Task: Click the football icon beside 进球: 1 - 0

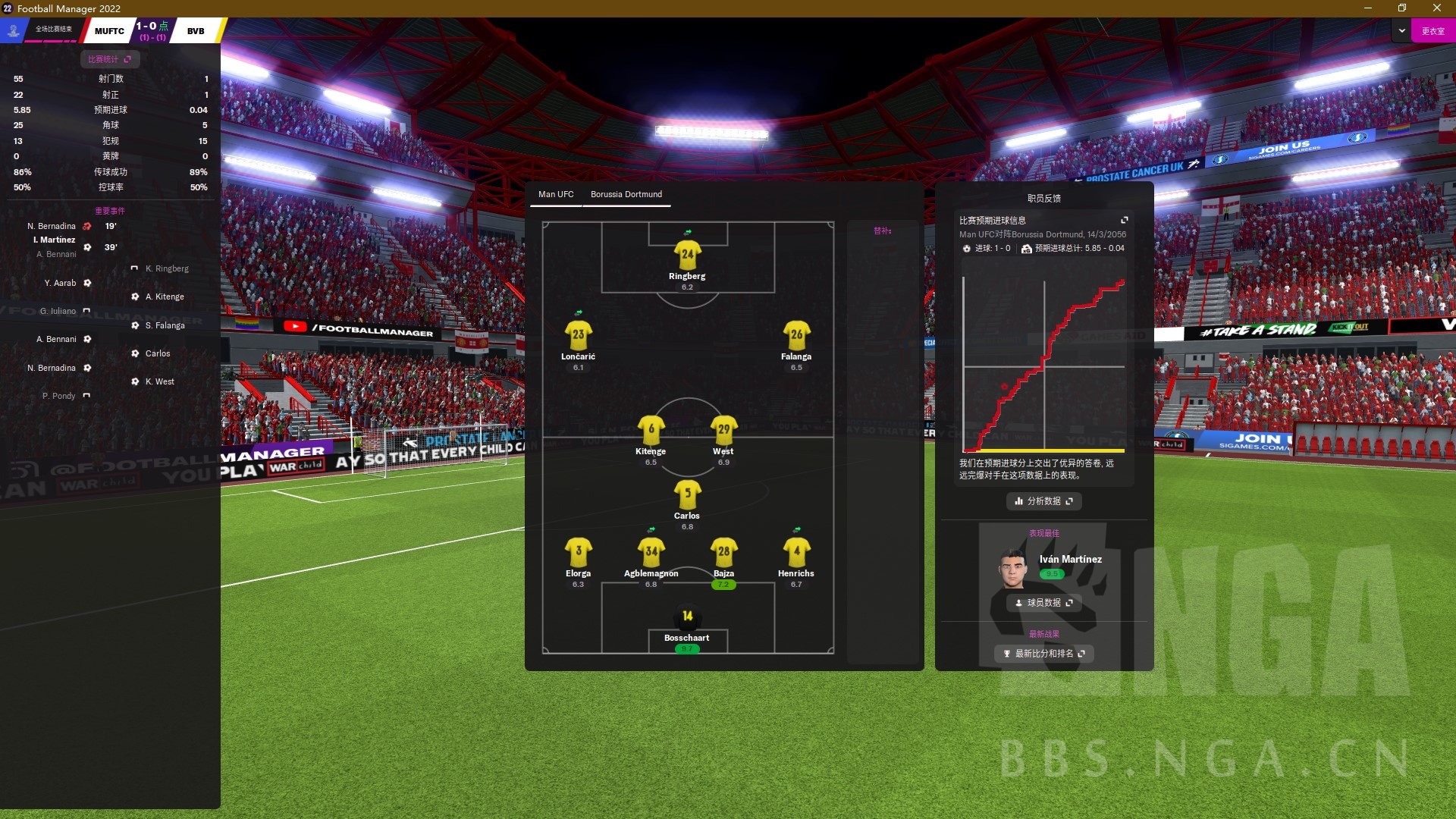Action: pos(966,249)
